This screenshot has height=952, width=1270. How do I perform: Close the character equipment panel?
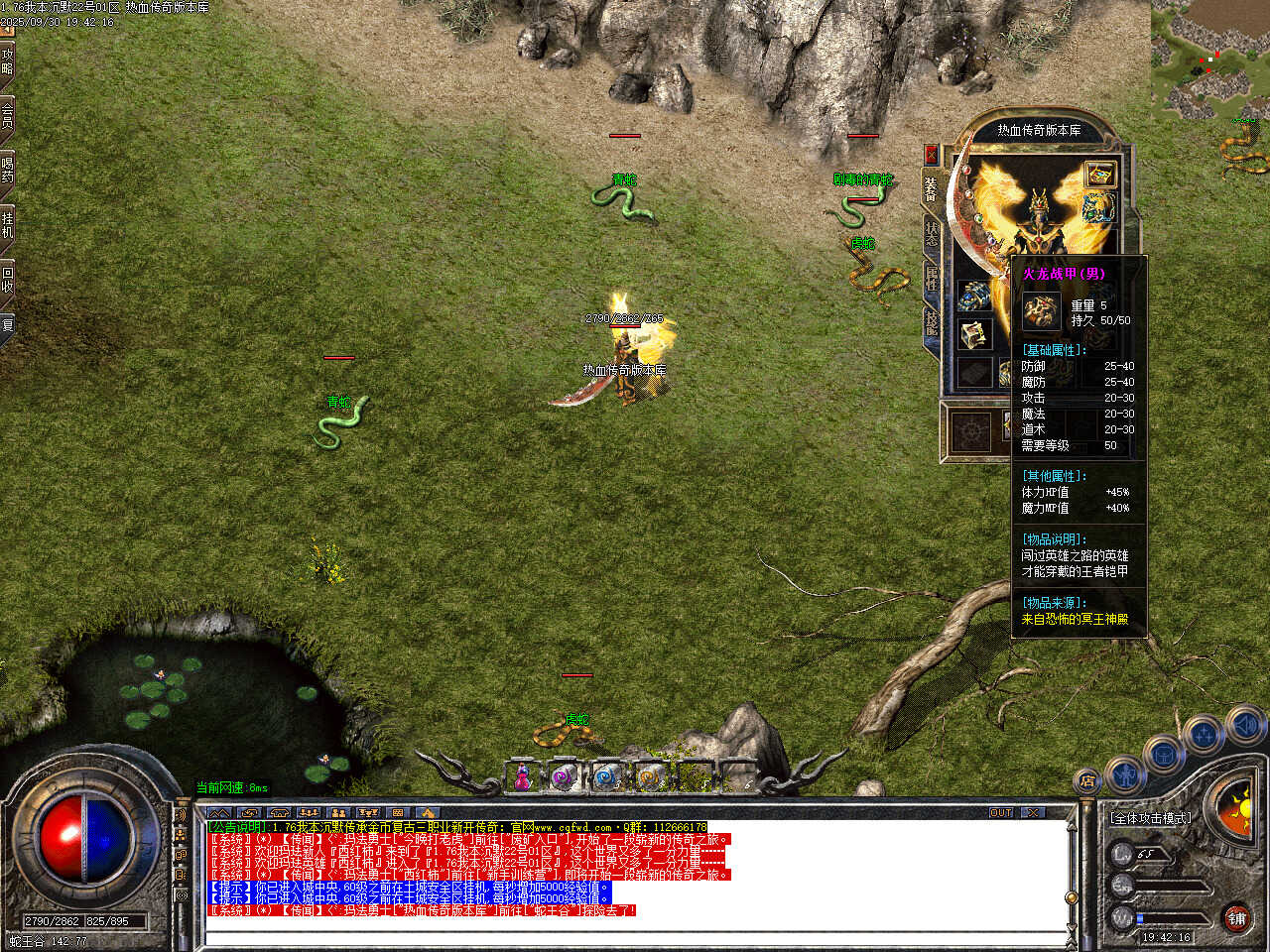tap(931, 155)
